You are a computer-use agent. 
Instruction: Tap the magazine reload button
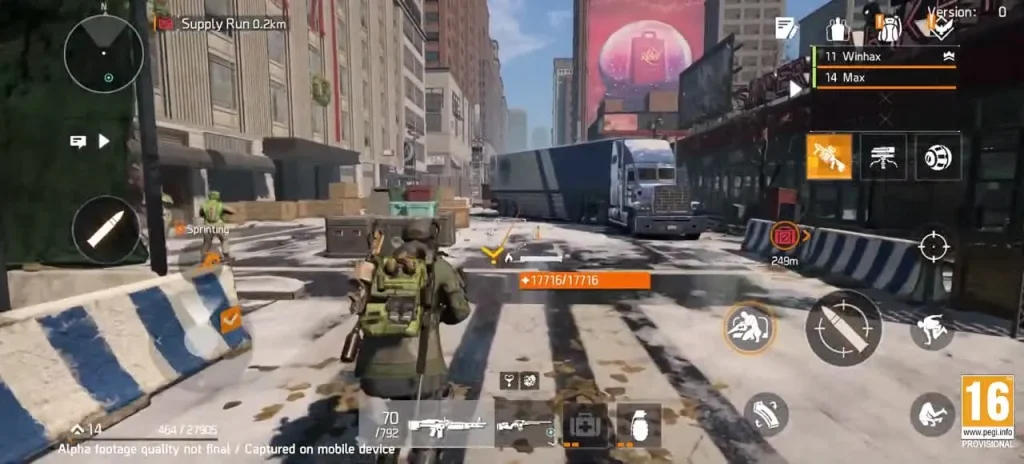point(766,413)
